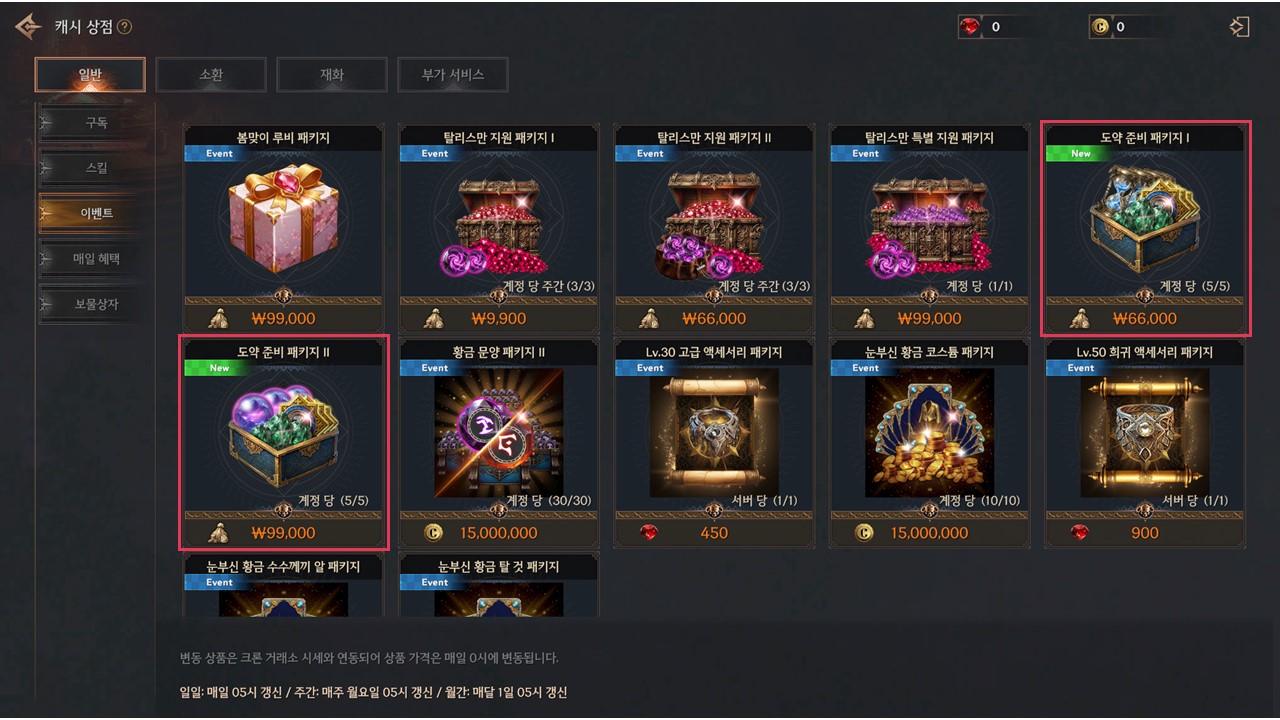Click the help question mark beside 캐시 상점
The width and height of the screenshot is (1280, 720).
124,27
